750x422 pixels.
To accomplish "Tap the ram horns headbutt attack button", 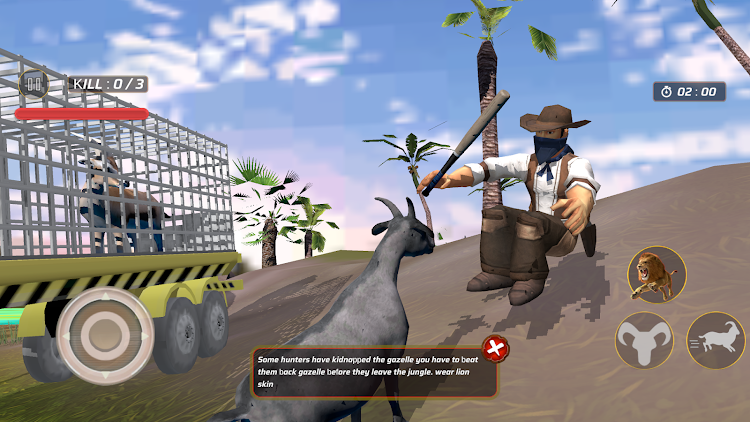I will [644, 341].
